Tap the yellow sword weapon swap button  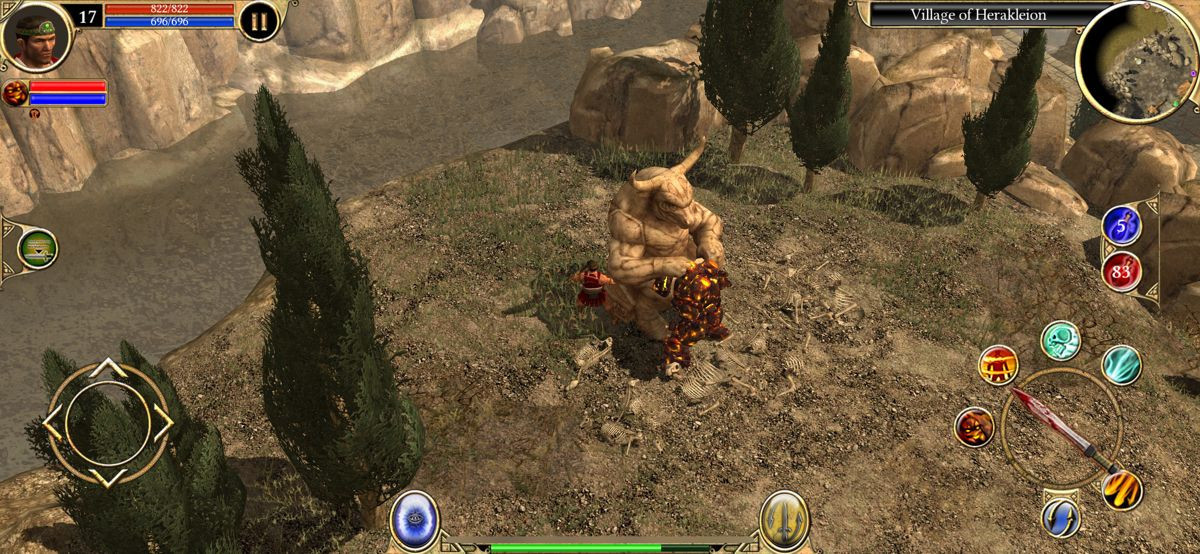(784, 521)
